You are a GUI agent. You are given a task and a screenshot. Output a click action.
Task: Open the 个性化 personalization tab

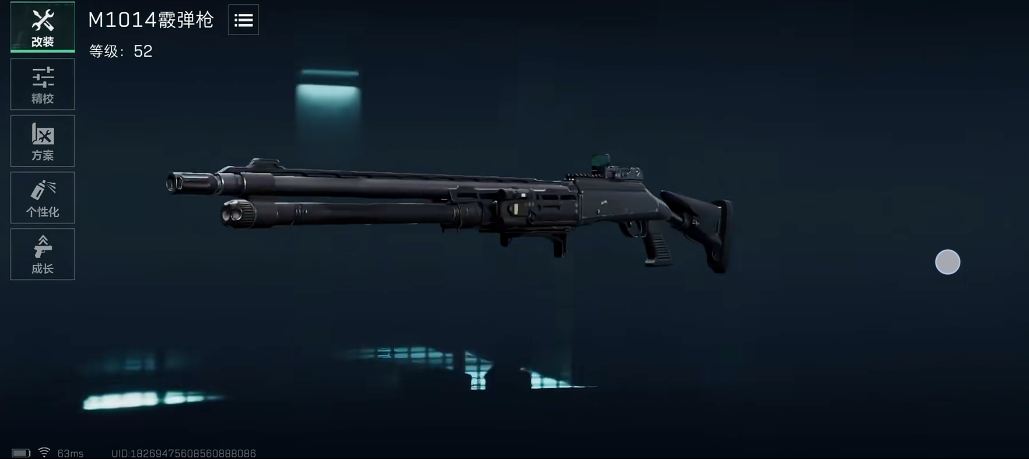pos(42,197)
